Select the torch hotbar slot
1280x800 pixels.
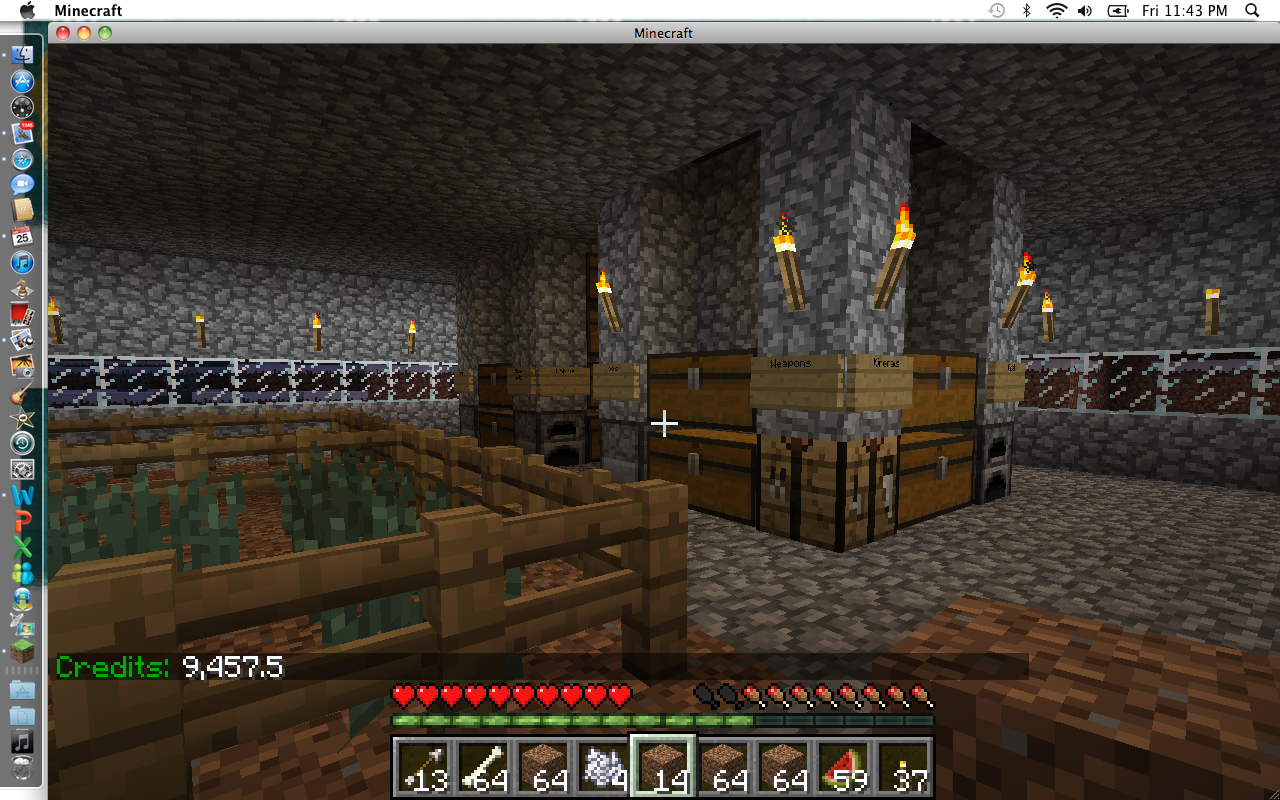(x=902, y=768)
